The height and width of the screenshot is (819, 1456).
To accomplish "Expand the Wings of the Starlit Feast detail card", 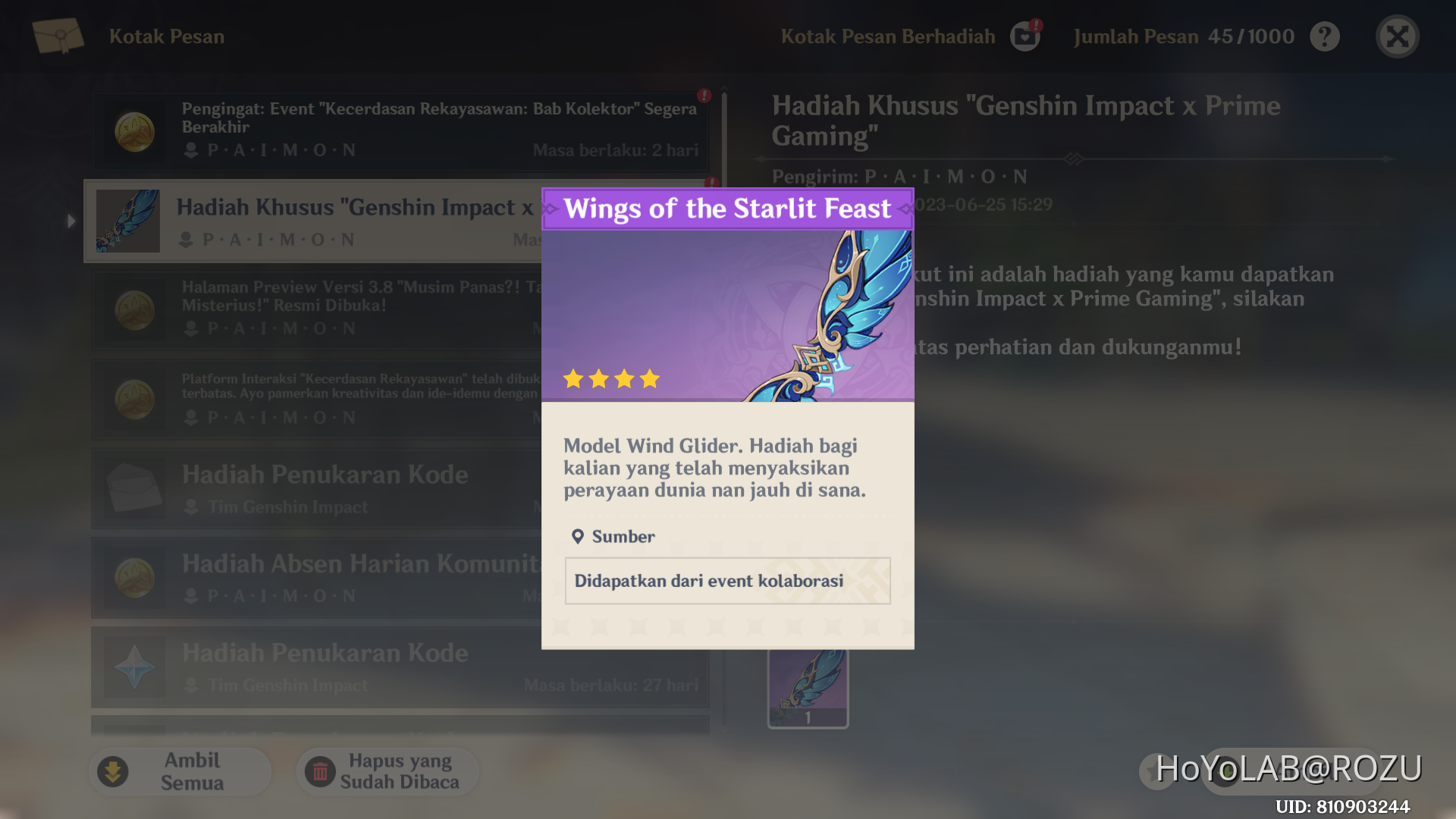I will pyautogui.click(x=728, y=209).
